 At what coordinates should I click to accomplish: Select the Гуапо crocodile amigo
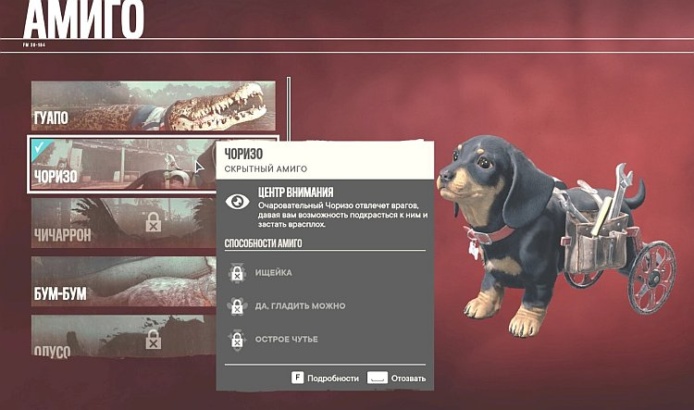coord(150,106)
